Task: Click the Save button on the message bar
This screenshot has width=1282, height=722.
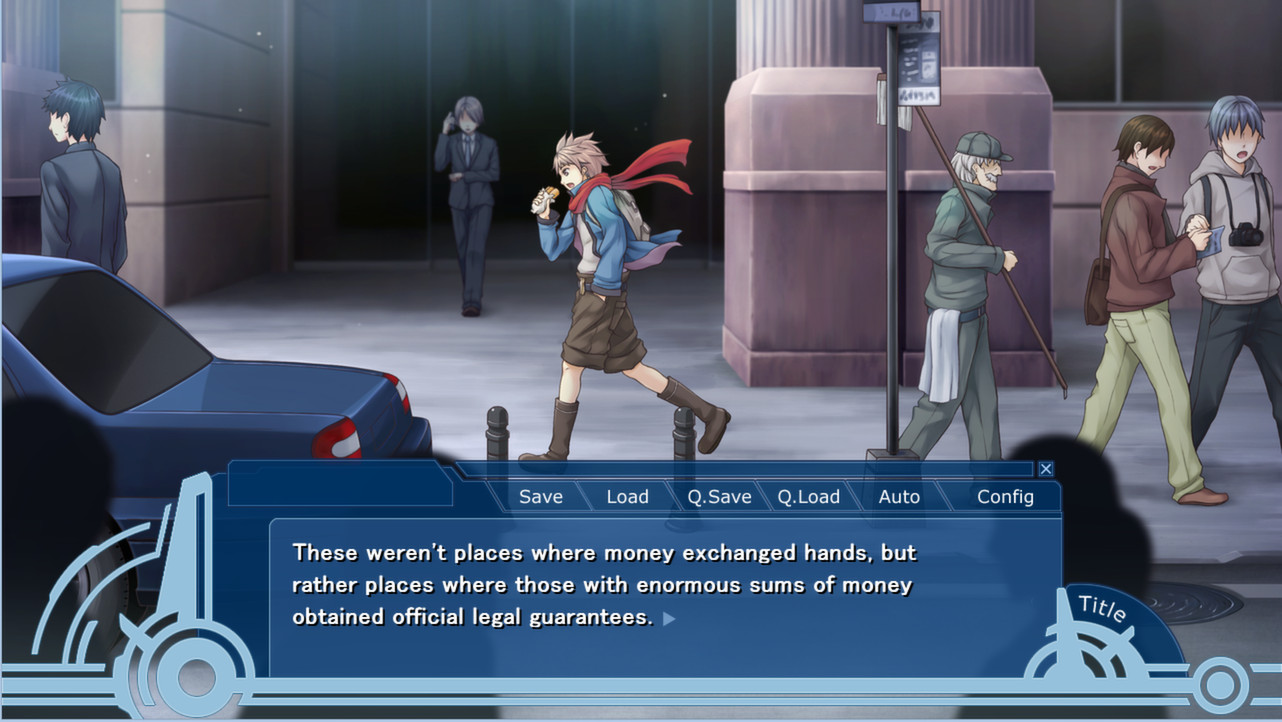Action: (539, 496)
